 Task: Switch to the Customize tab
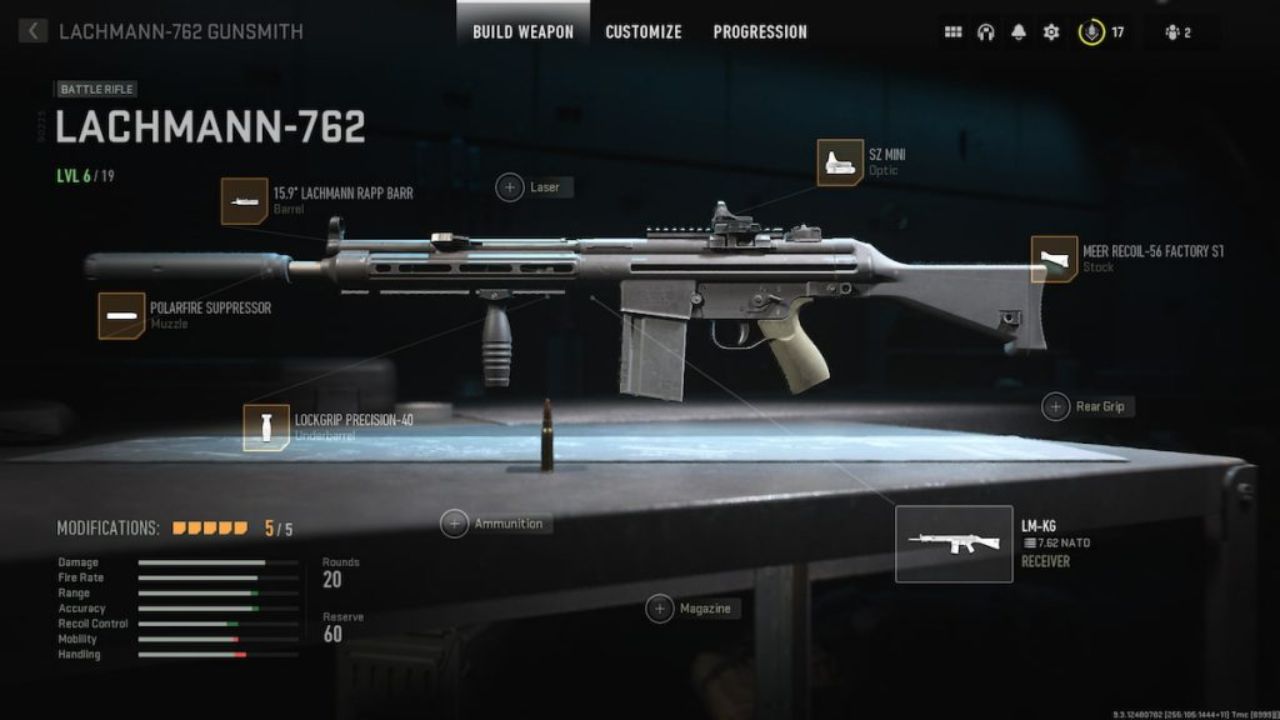click(x=642, y=31)
